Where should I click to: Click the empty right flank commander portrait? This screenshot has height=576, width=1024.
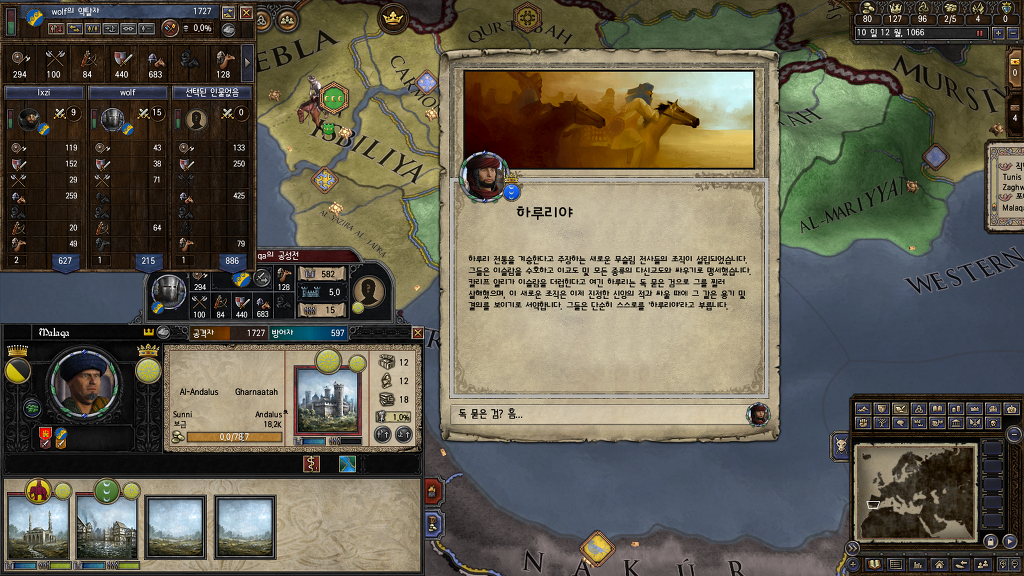click(x=196, y=119)
